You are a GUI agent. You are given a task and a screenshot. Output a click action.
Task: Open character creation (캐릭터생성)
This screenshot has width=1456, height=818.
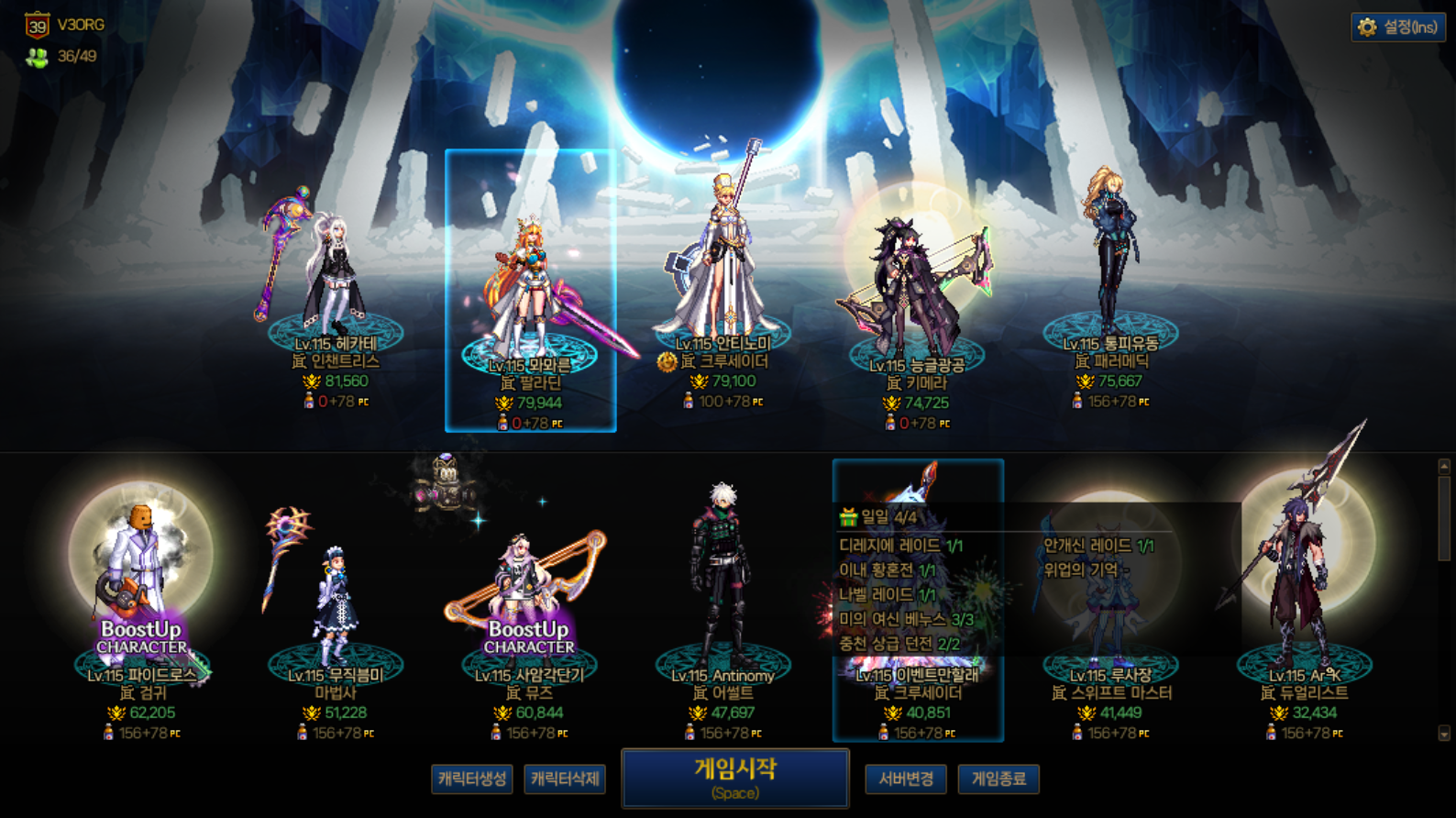click(x=471, y=779)
